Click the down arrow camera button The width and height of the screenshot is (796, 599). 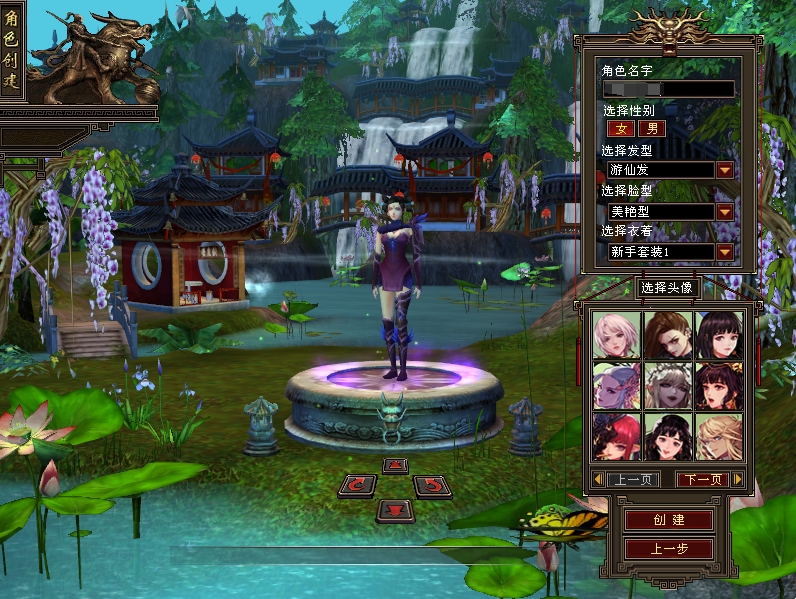click(395, 511)
